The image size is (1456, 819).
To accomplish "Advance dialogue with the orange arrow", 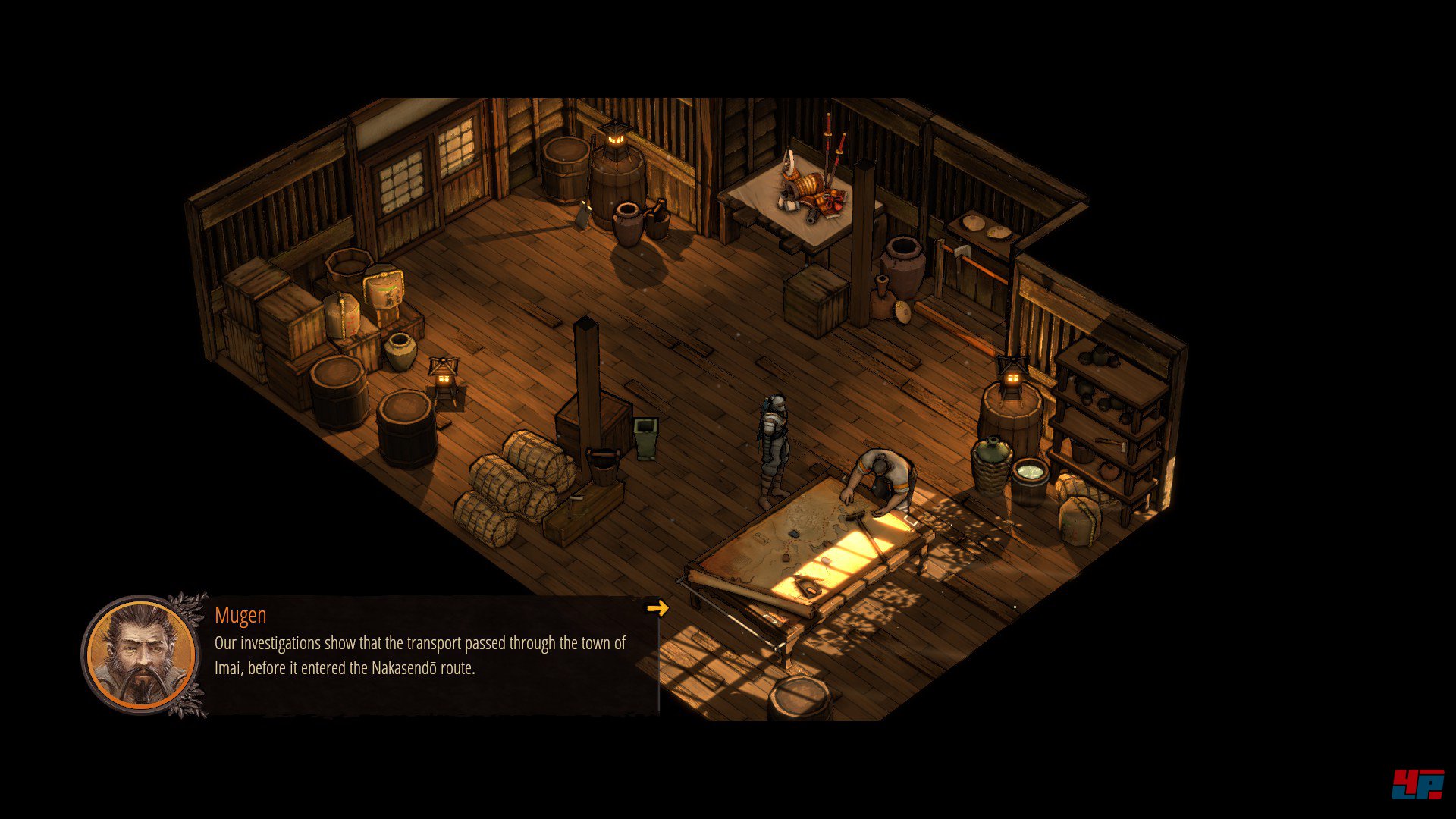I will coord(657,607).
